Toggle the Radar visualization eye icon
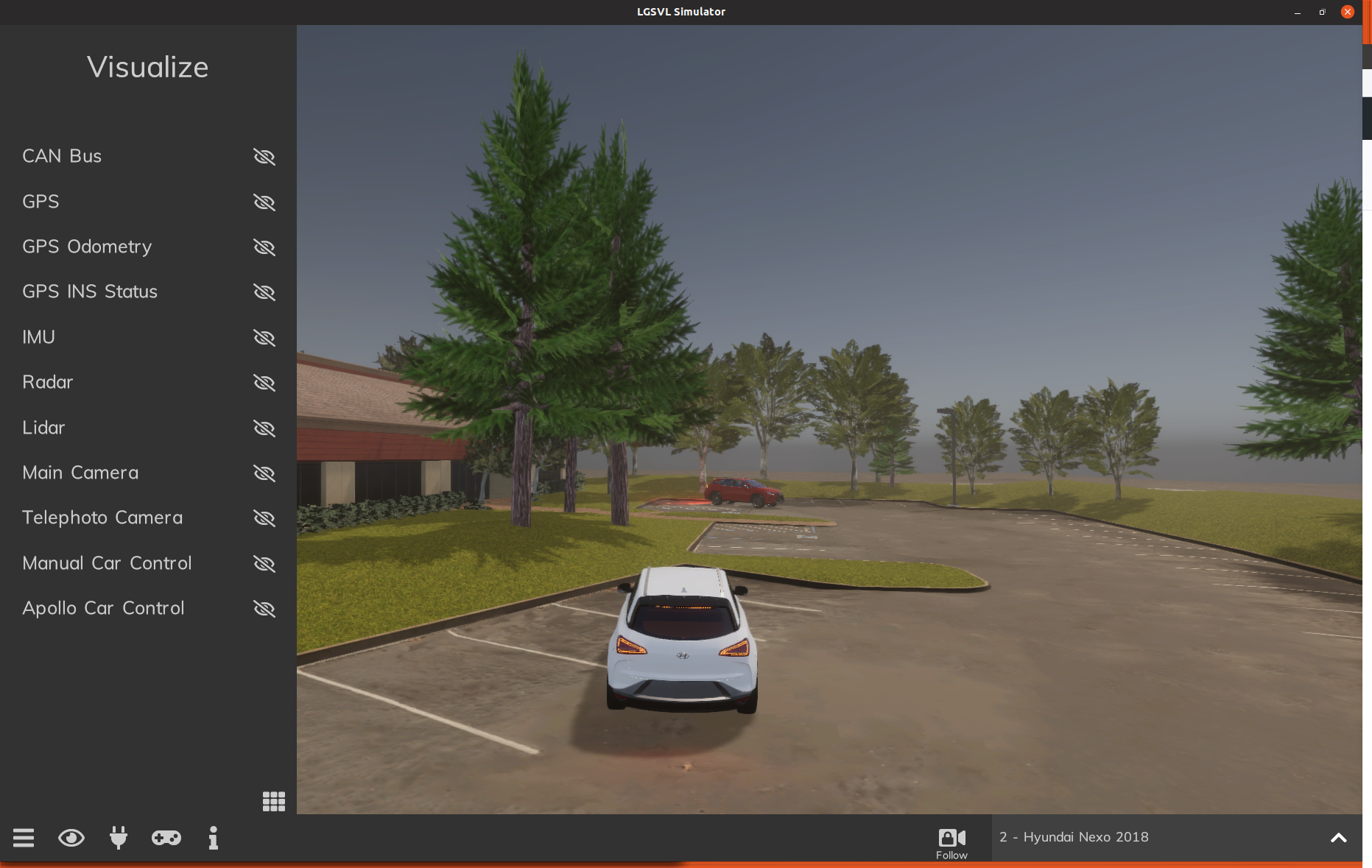Screen dimensions: 1372x868 click(264, 383)
